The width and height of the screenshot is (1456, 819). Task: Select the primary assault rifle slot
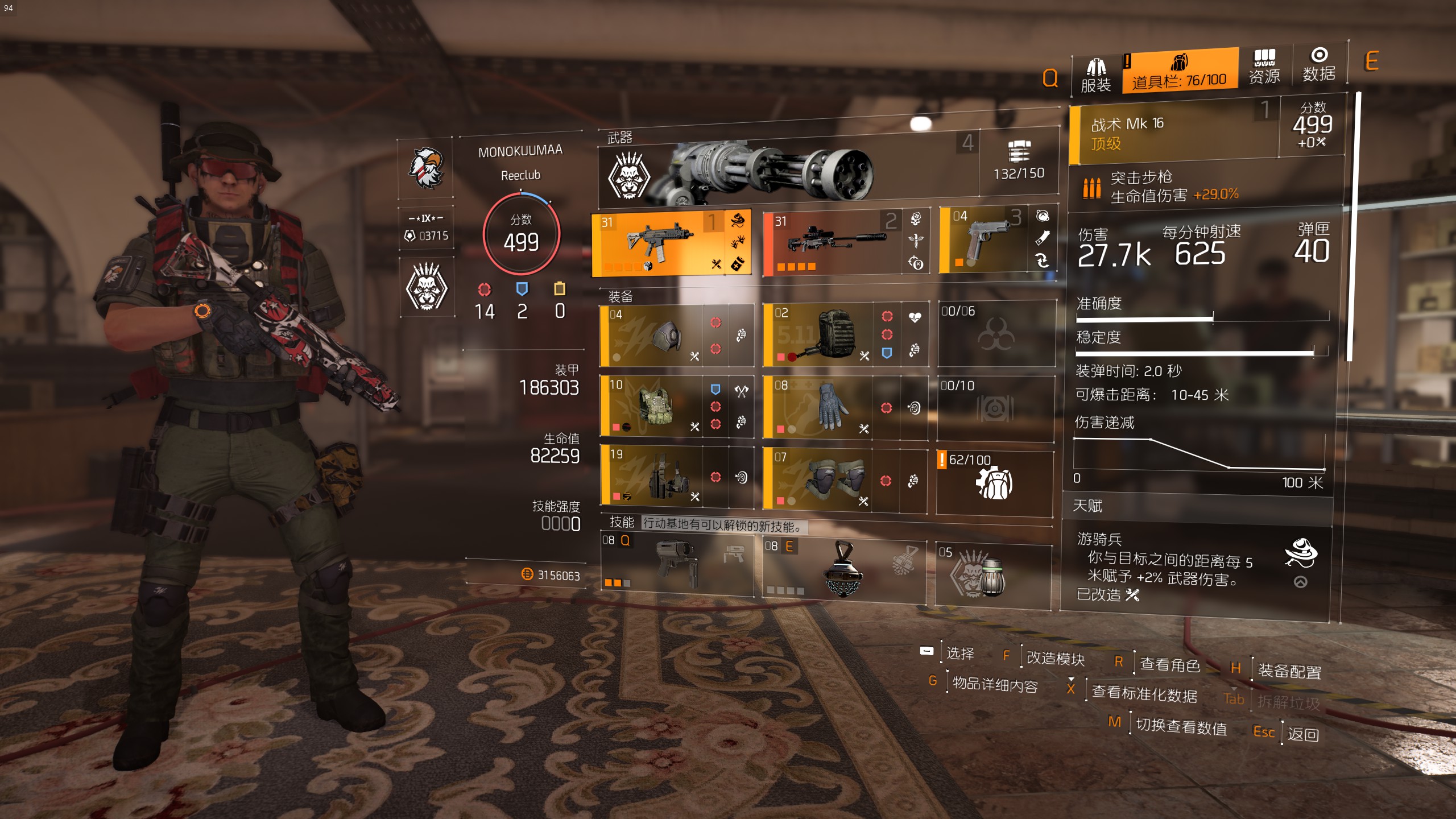pyautogui.click(x=660, y=243)
